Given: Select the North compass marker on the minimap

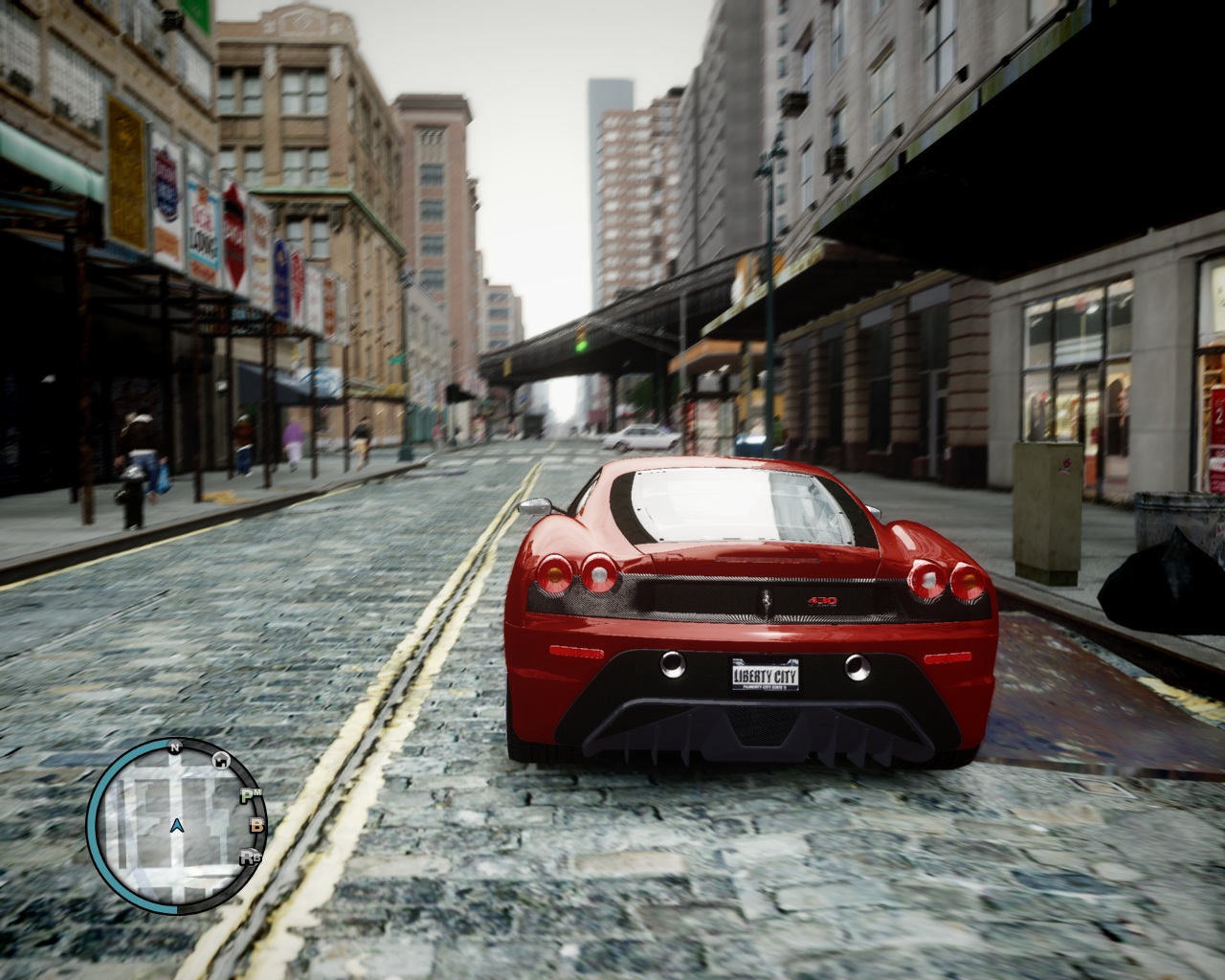Looking at the screenshot, I should point(174,747).
